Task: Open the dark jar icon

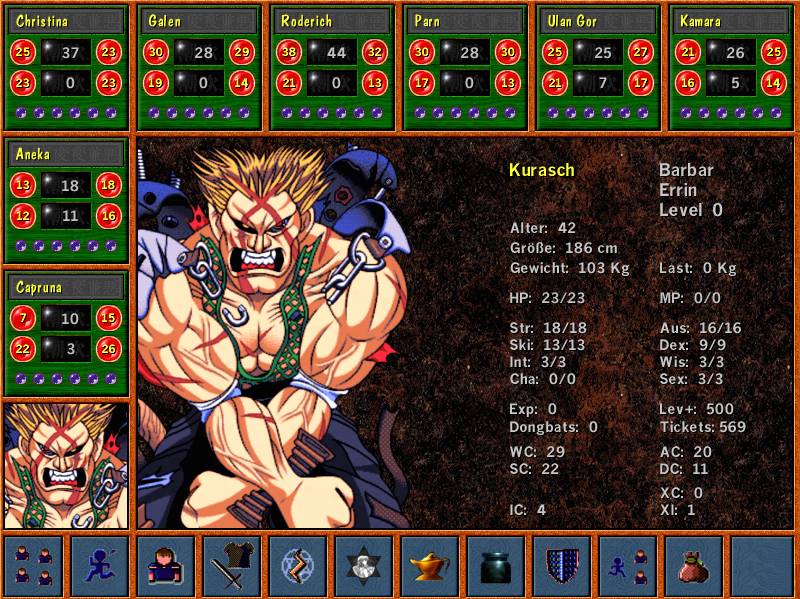Action: (496, 566)
